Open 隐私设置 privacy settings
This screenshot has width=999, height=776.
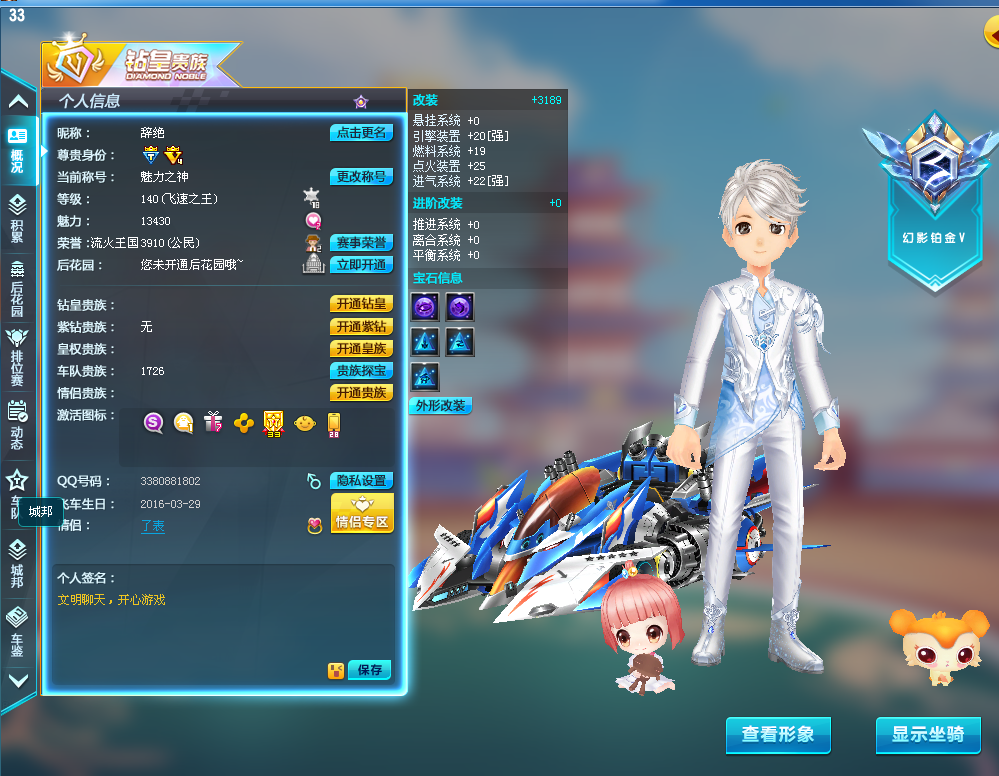(361, 481)
